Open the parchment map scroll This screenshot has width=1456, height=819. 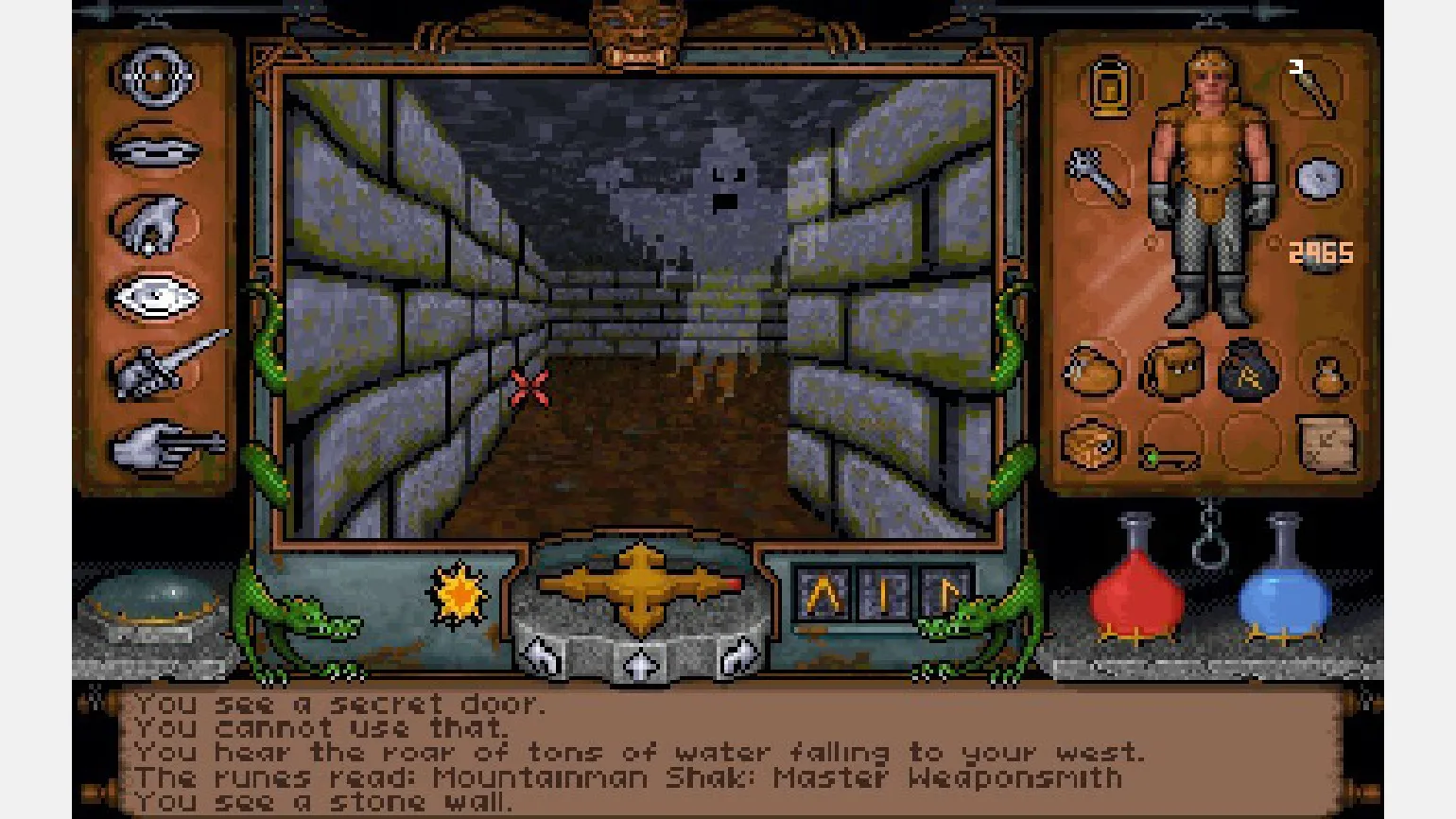click(x=1326, y=443)
